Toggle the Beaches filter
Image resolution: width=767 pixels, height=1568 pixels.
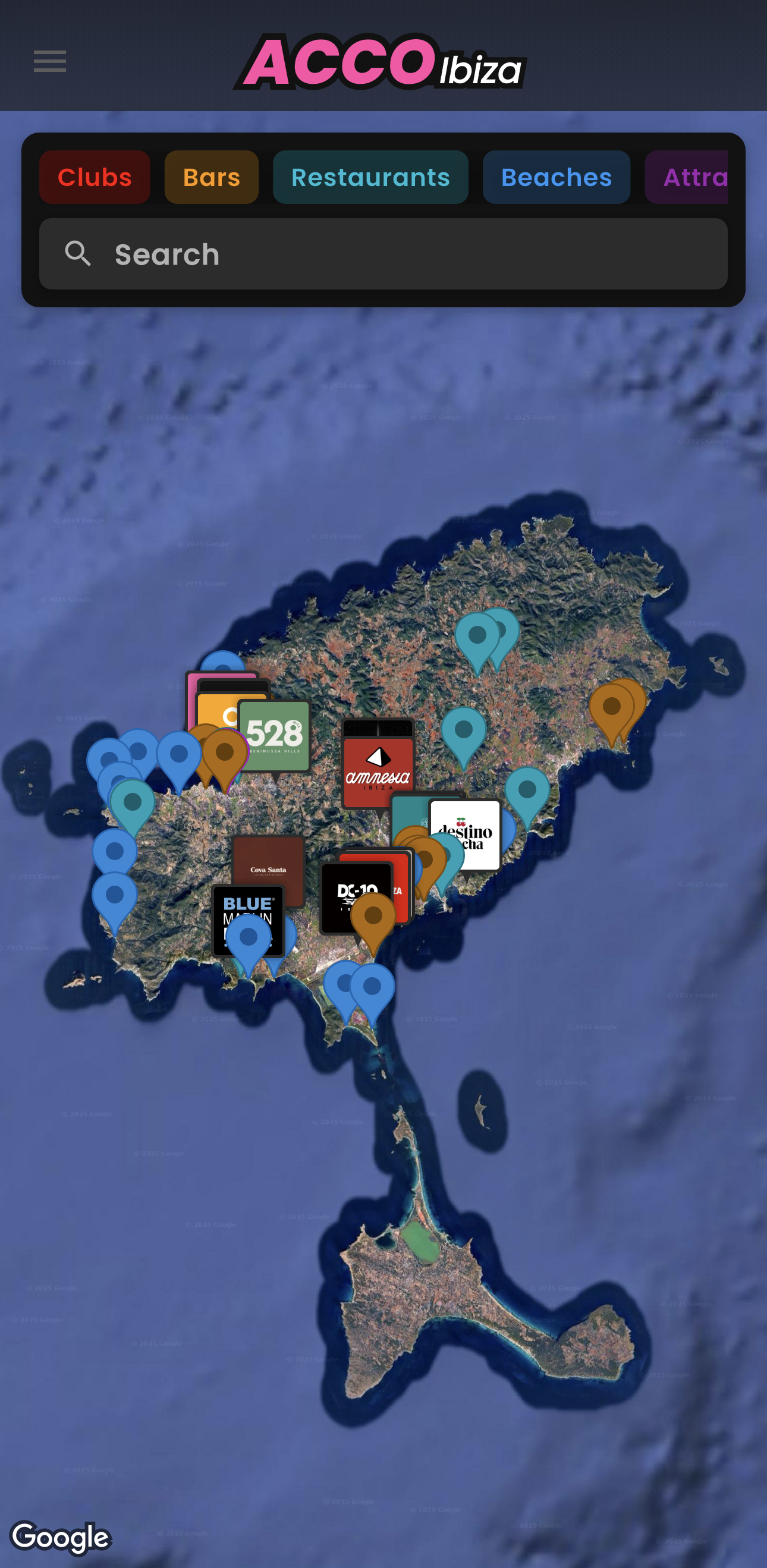pos(556,177)
